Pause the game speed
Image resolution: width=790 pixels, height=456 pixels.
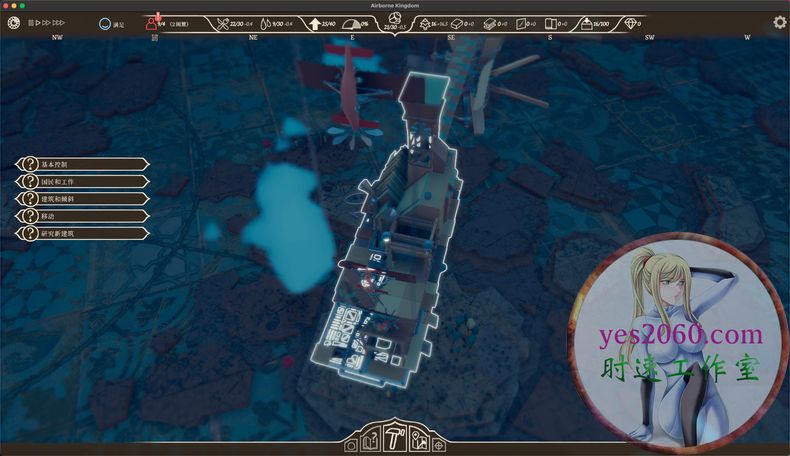coord(31,22)
